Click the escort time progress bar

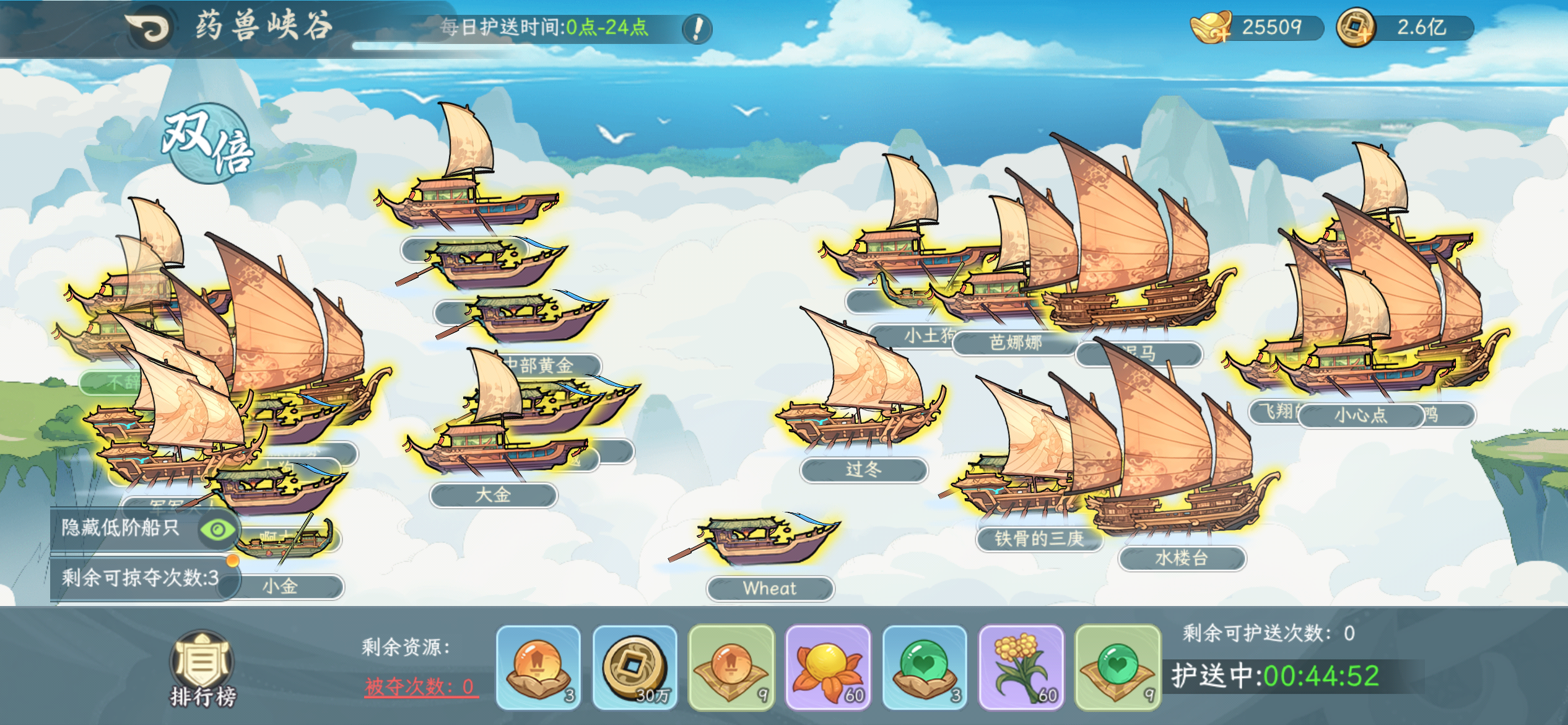tap(516, 44)
